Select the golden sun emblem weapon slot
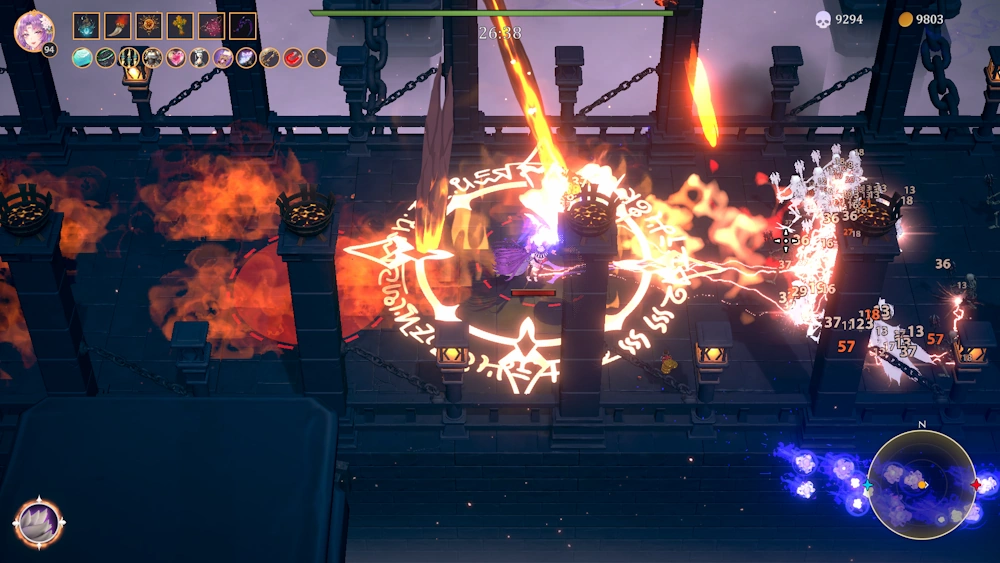Image resolution: width=1000 pixels, height=563 pixels. click(149, 26)
